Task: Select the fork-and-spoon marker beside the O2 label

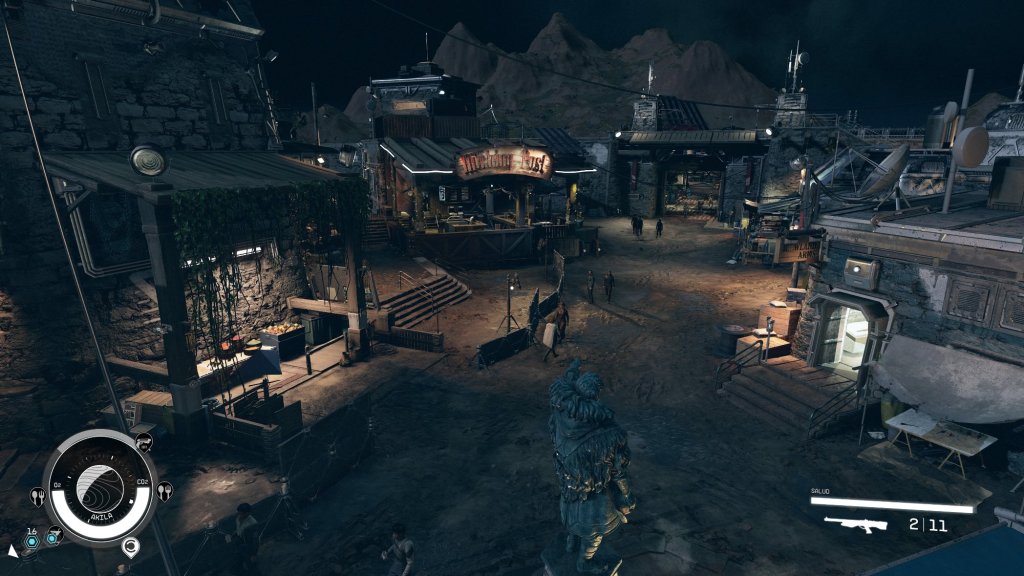Action: (38, 494)
